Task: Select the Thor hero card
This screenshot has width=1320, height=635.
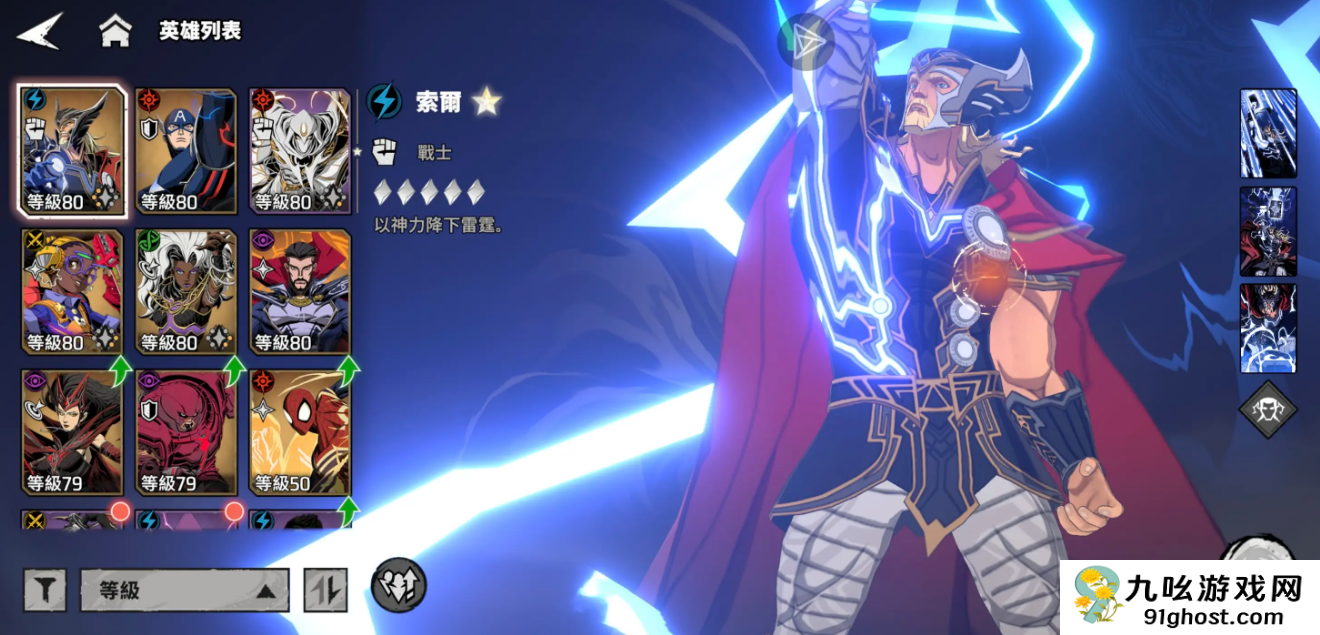Action: click(73, 151)
